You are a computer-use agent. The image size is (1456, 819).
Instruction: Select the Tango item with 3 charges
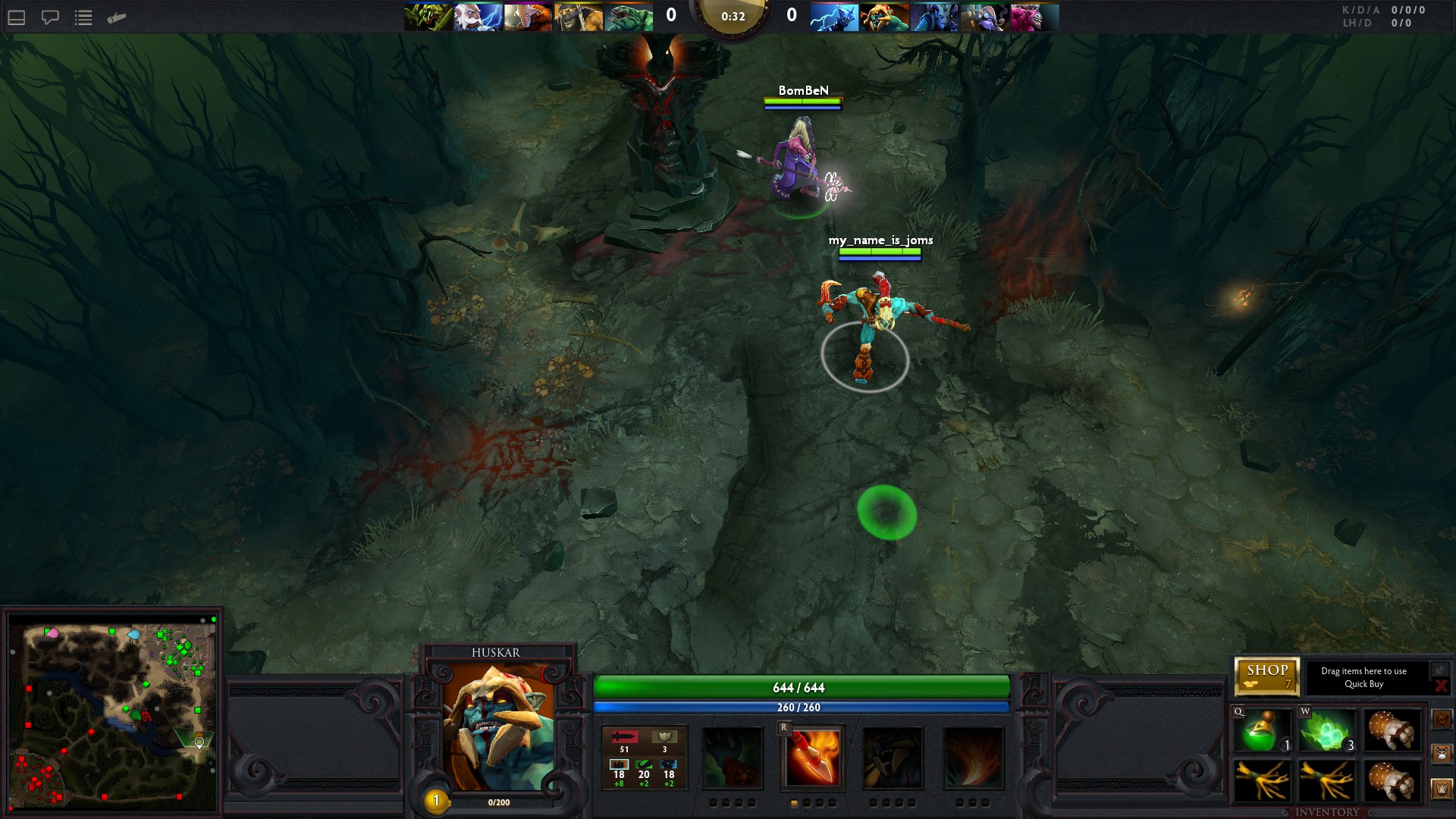[1326, 731]
